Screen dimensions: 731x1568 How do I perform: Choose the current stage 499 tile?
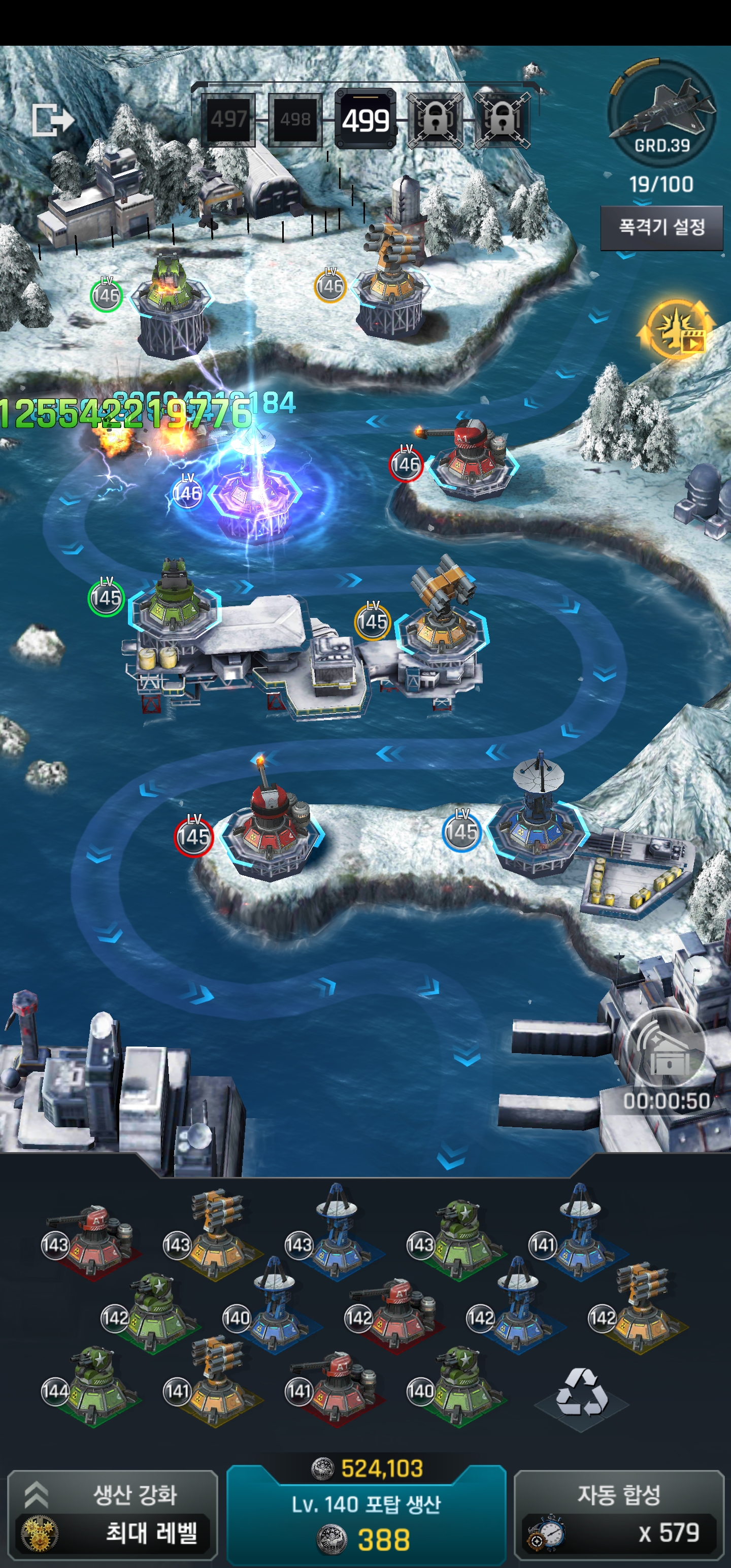tap(365, 120)
